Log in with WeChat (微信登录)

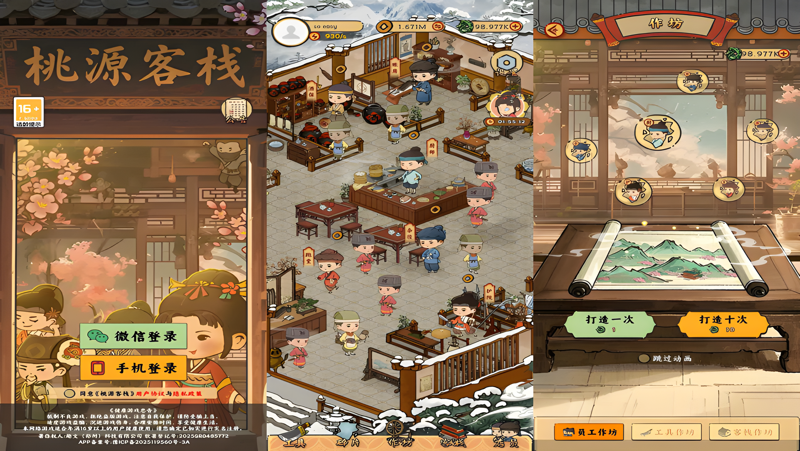(133, 337)
